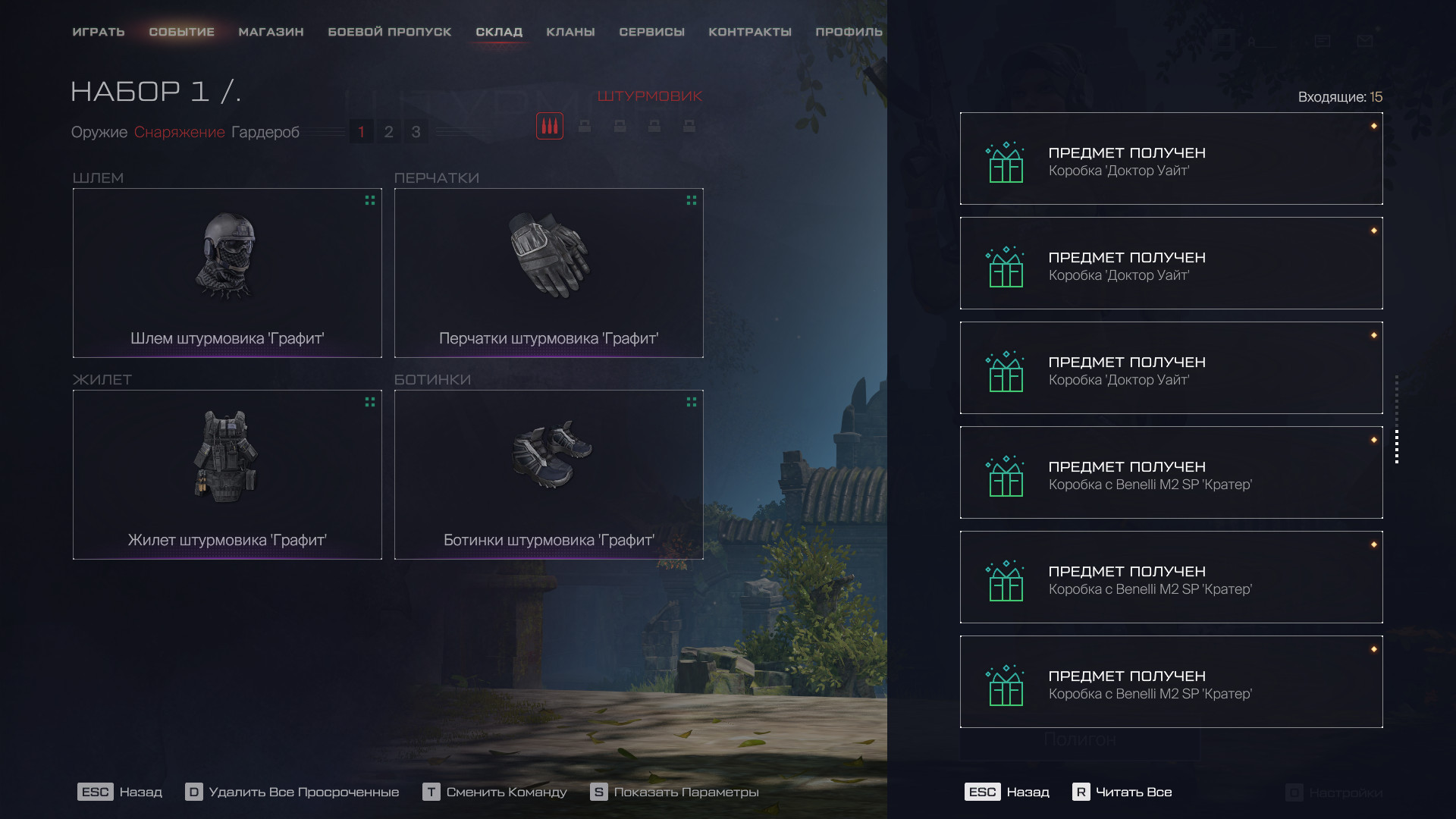This screenshot has height=819, width=1456.
Task: Select the Перчатки штурмовика 'Графит' slot
Action: click(549, 273)
